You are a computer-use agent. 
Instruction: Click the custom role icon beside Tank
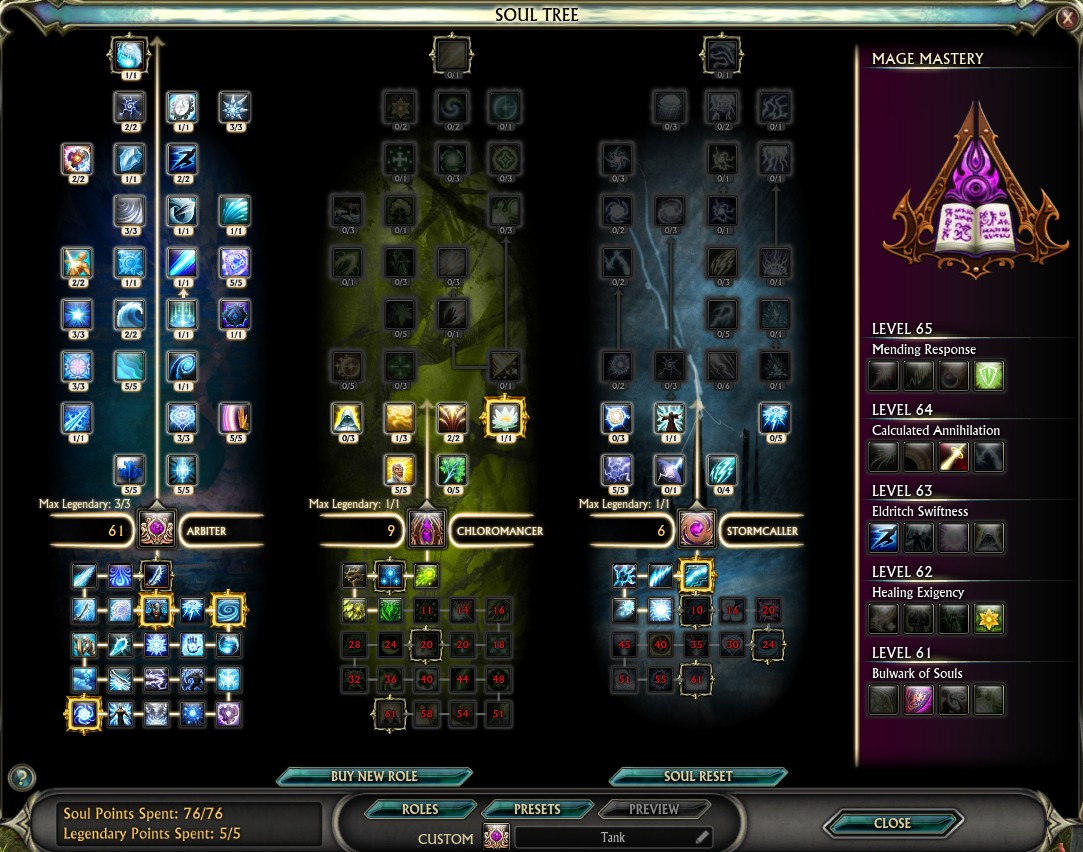[x=496, y=837]
